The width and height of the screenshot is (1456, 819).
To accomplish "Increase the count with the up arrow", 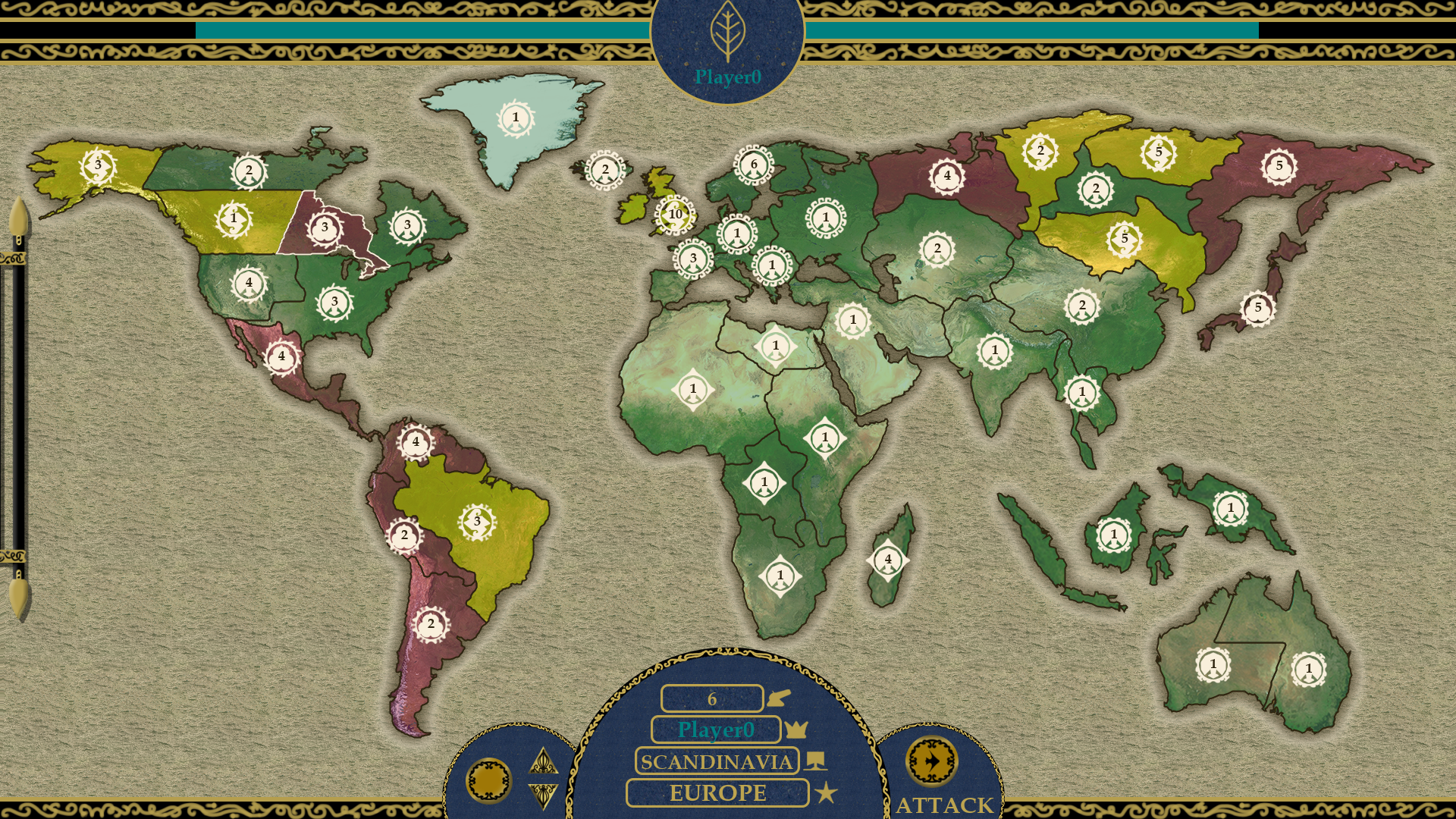I will click(543, 761).
